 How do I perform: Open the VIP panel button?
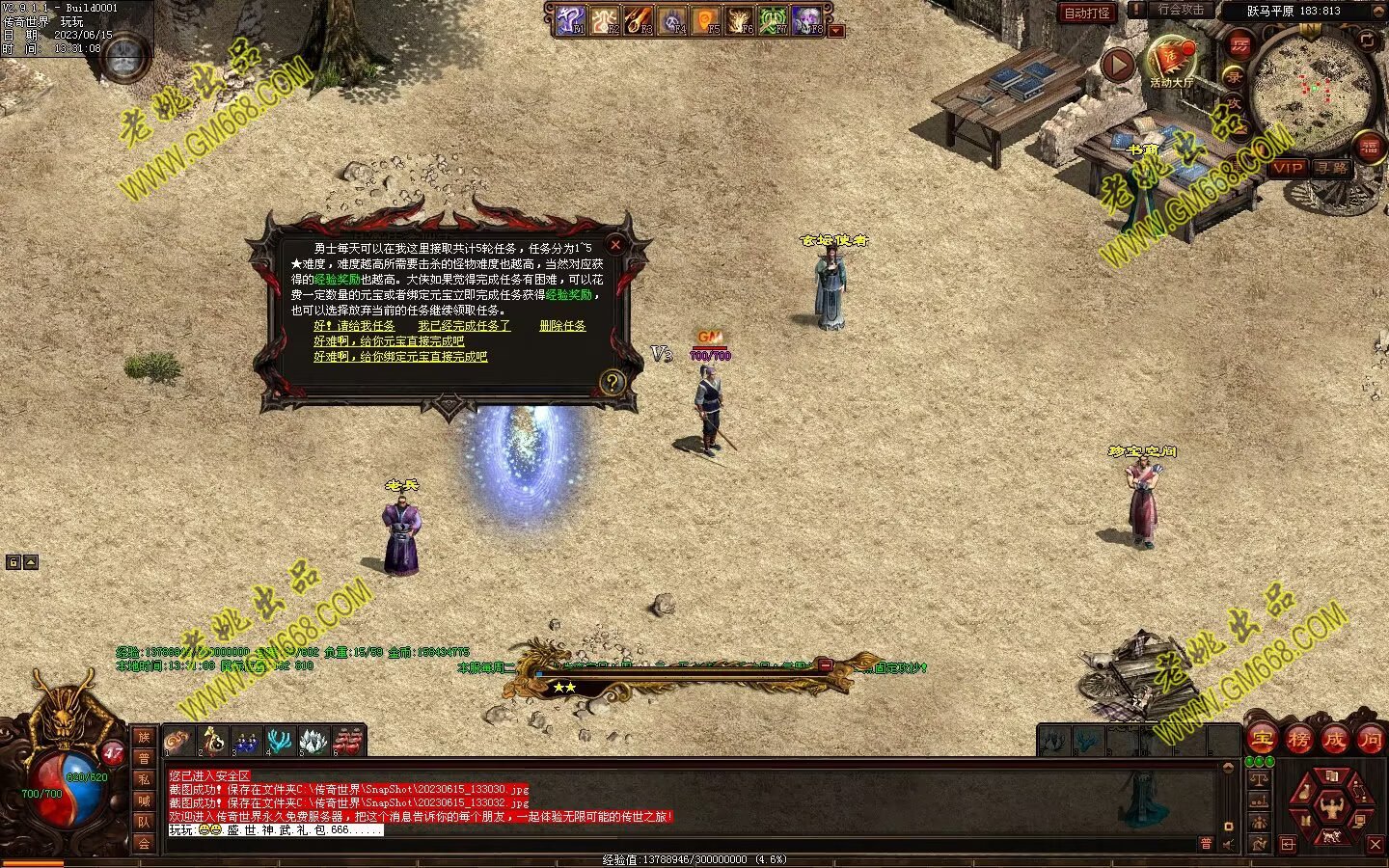point(1287,168)
